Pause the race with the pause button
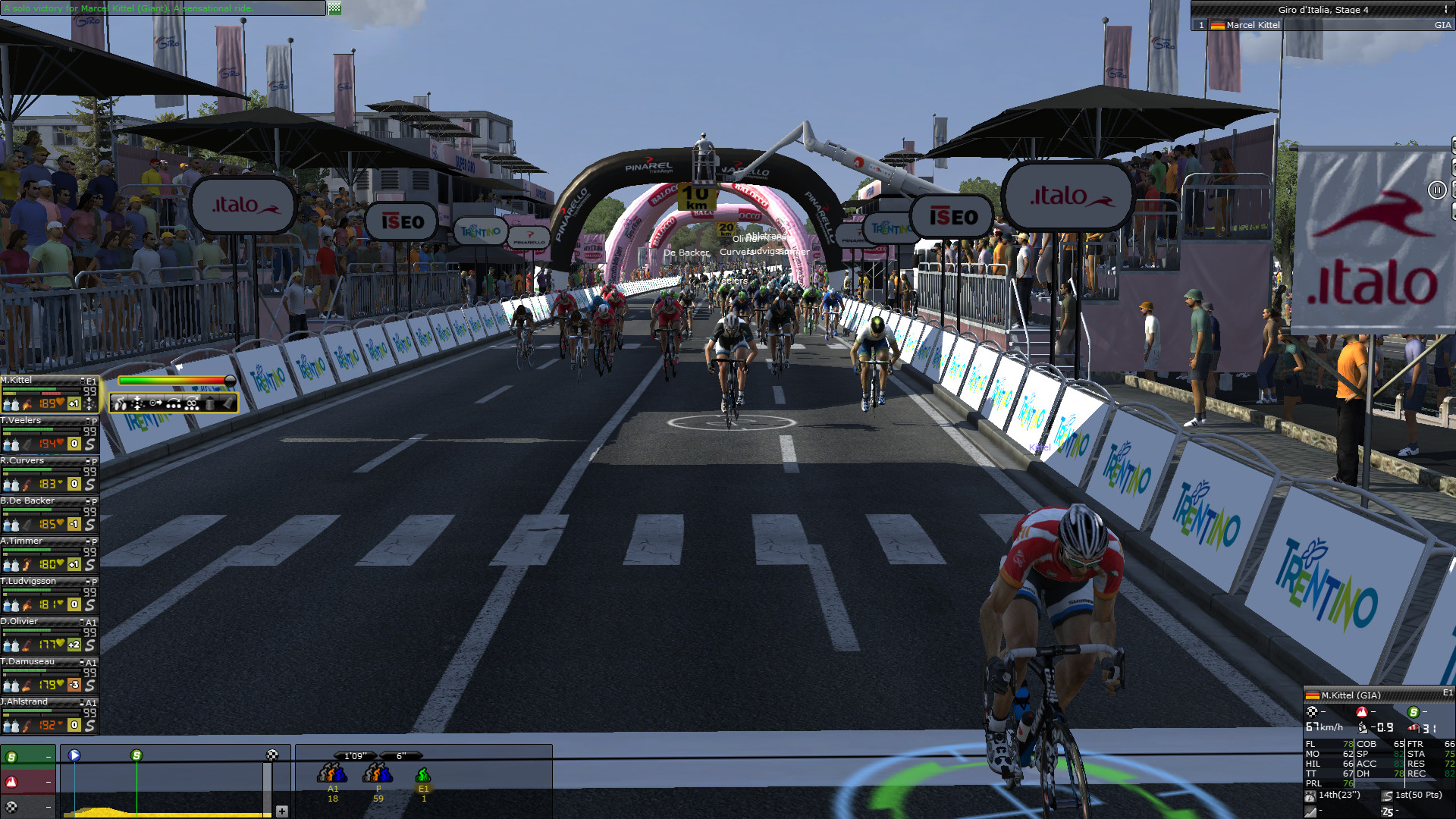Screen dimensions: 1456x819 [1436, 190]
